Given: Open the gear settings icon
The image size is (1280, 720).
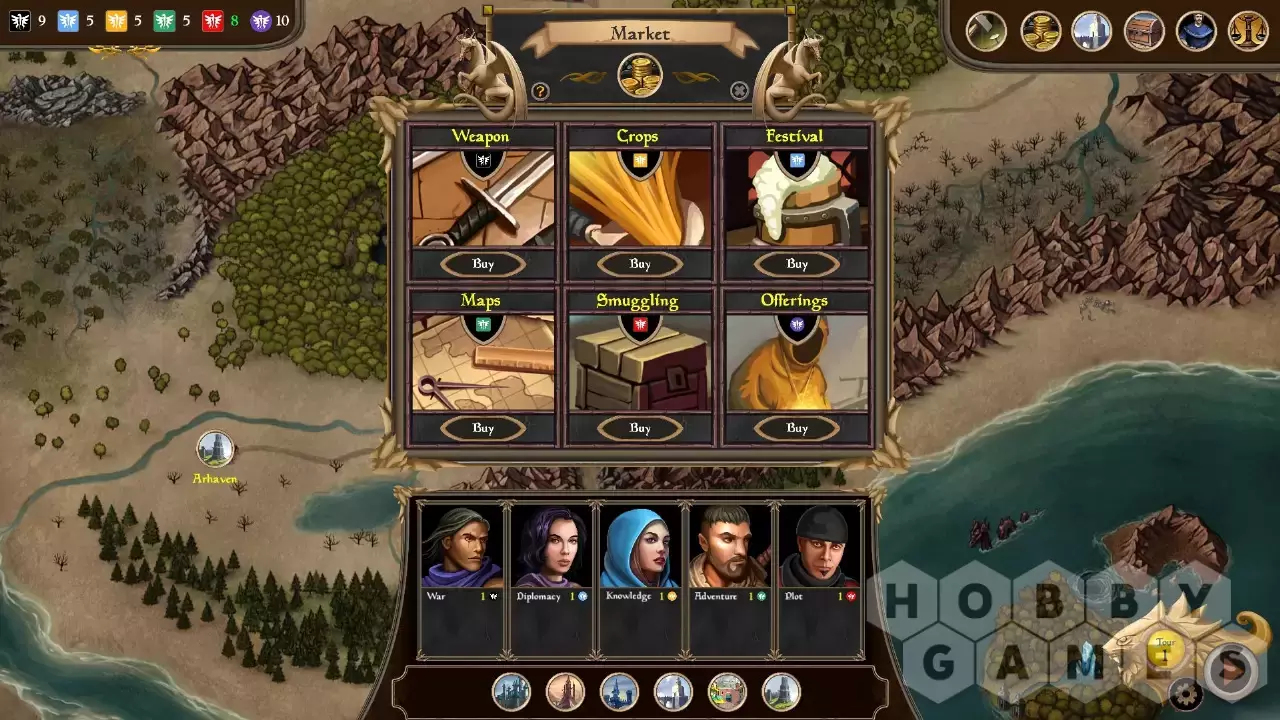Looking at the screenshot, I should click(1187, 693).
